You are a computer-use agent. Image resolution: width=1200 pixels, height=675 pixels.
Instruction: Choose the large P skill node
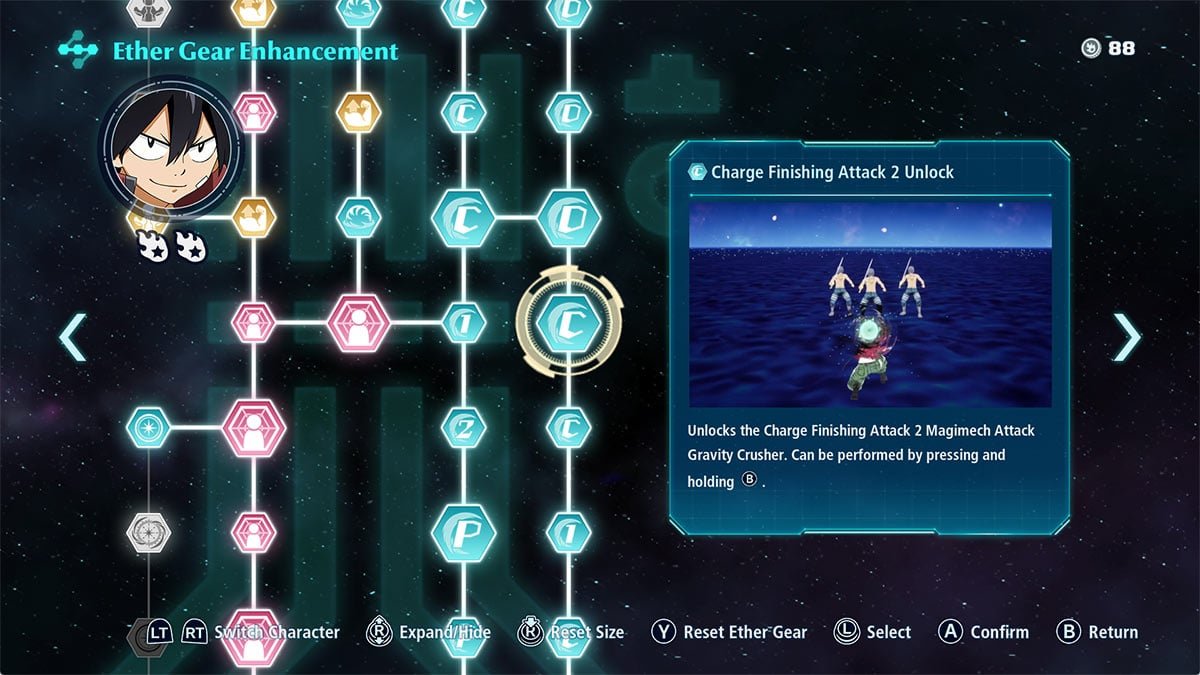point(463,532)
